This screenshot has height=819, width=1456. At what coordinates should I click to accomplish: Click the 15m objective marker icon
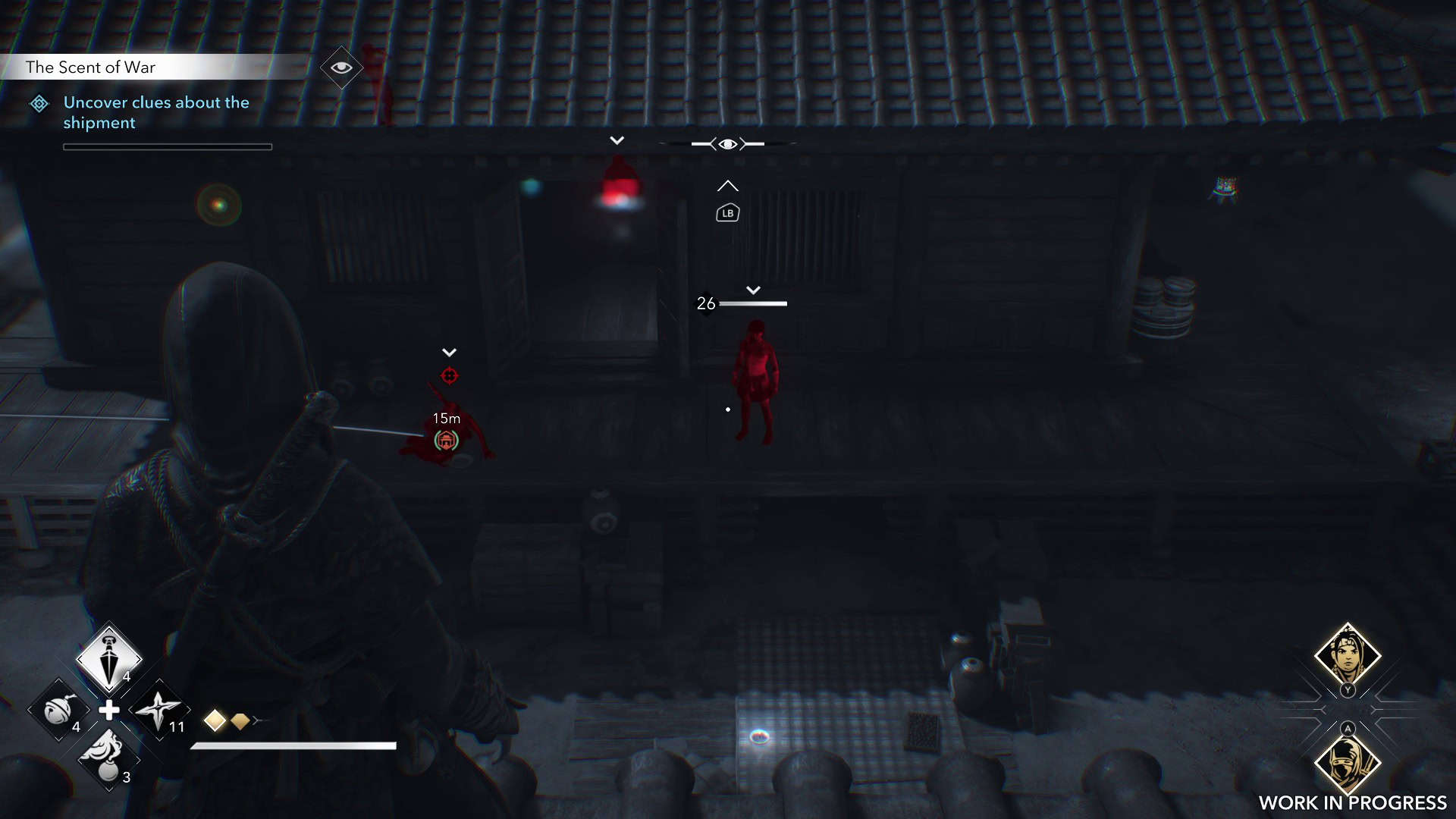point(446,440)
